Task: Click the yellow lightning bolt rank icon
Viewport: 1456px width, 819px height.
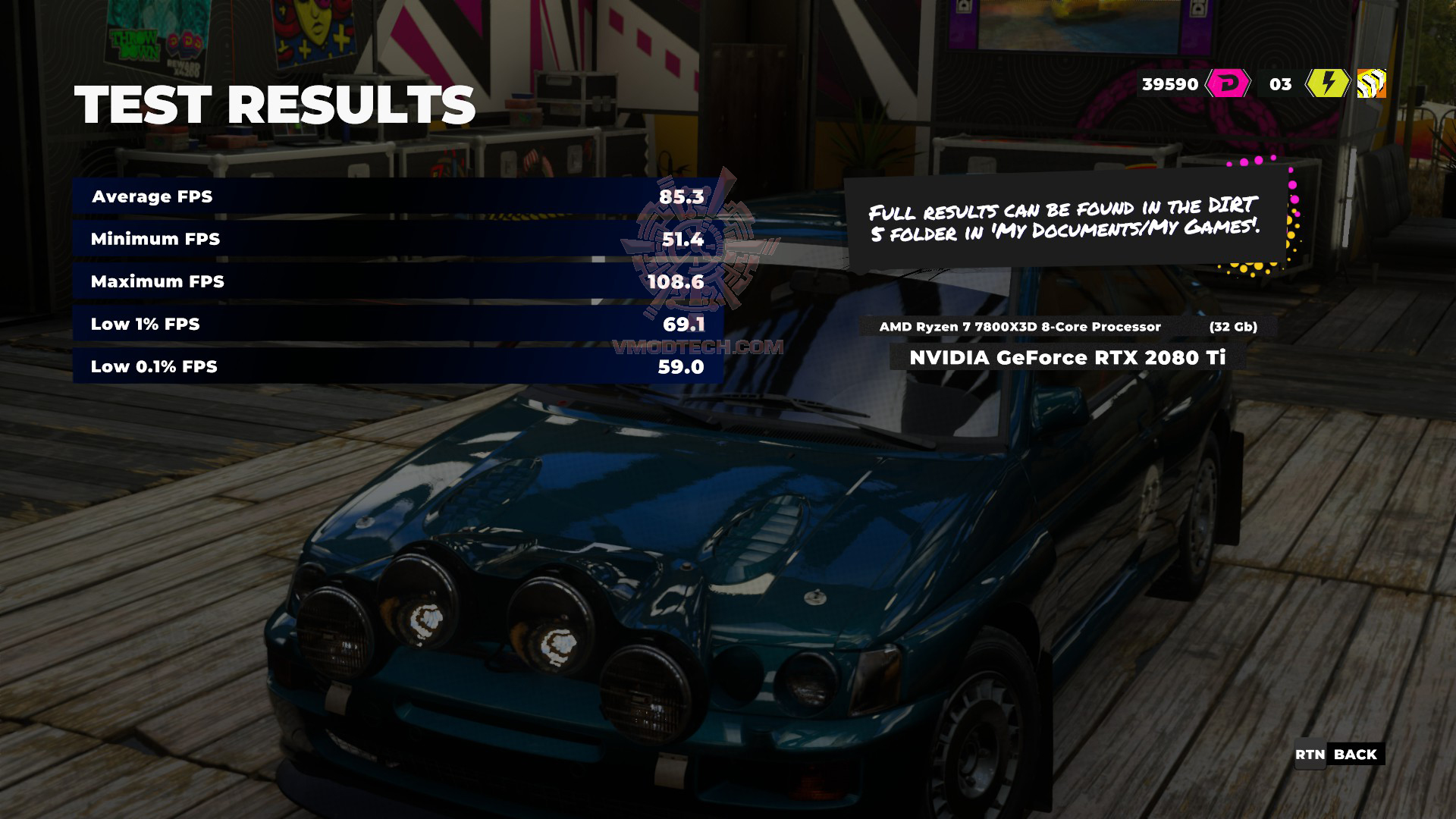Action: [1327, 83]
